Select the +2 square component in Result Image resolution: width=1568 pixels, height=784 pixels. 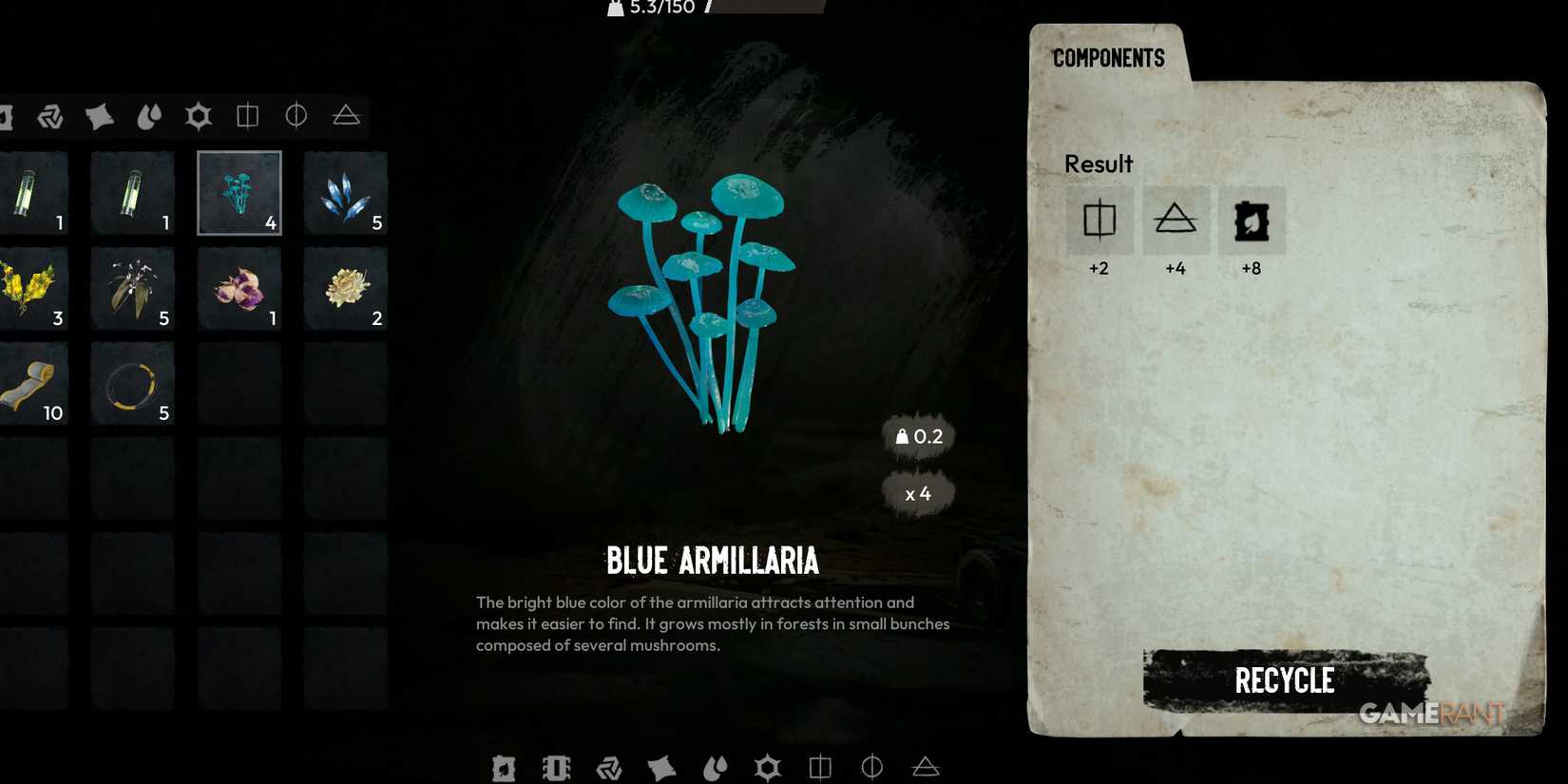(x=1100, y=220)
